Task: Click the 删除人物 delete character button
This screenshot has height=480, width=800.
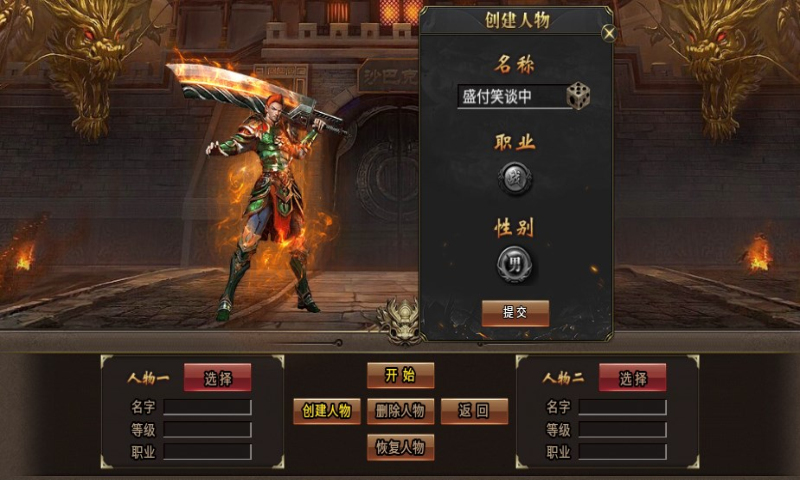Action: coord(400,411)
